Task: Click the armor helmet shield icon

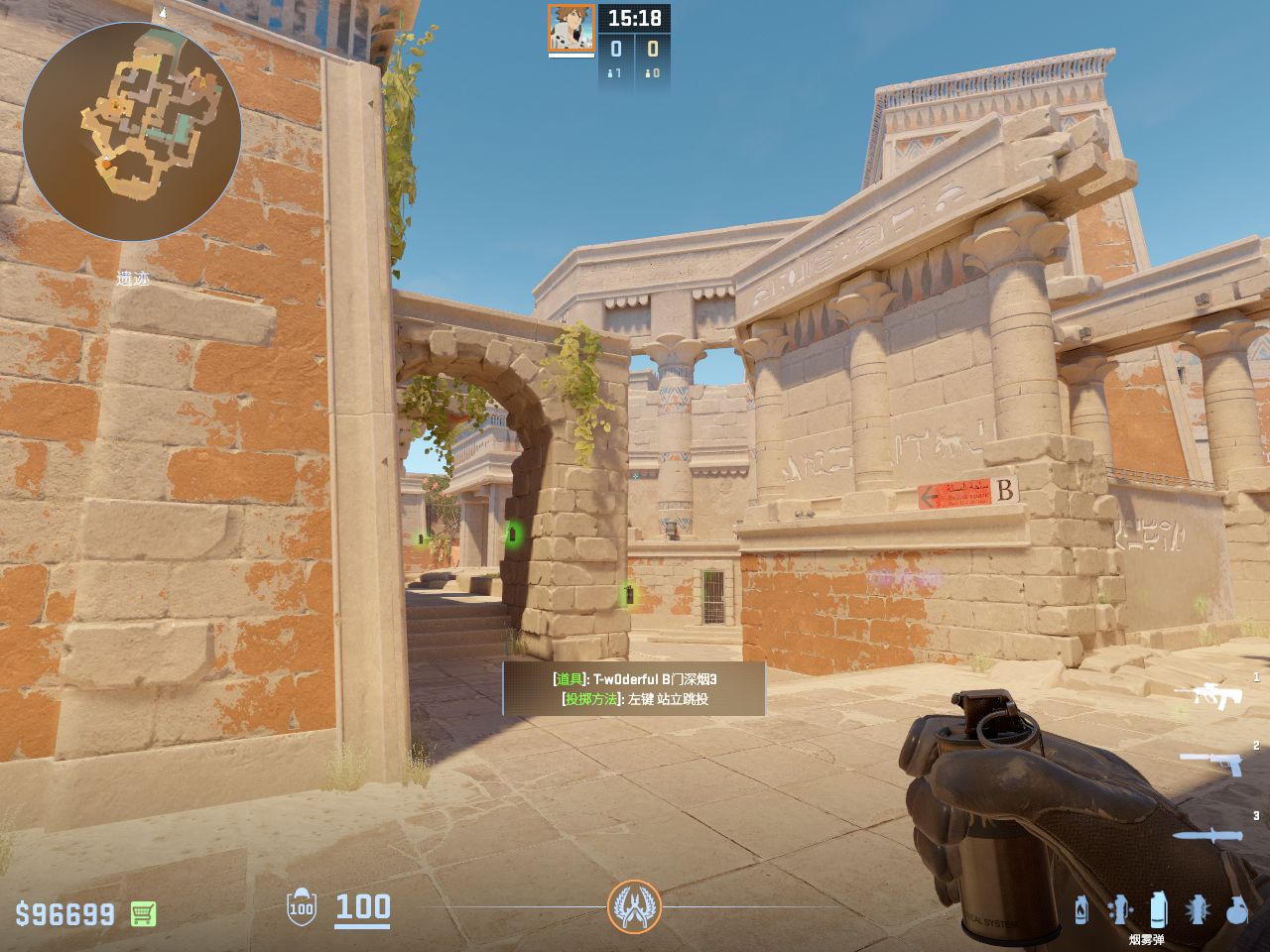Action: [x=302, y=907]
